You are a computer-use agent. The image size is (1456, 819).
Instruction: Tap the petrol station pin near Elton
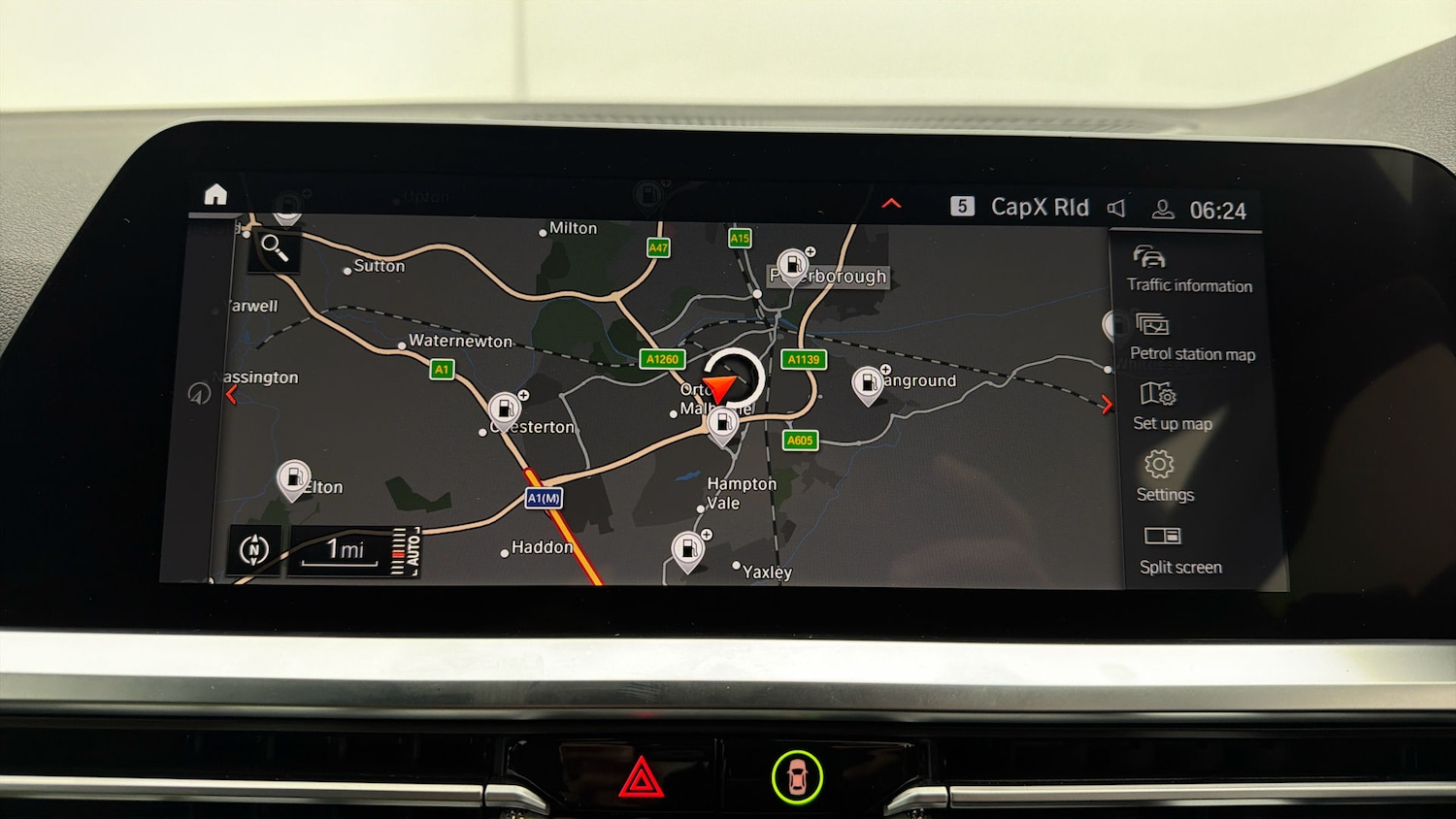[x=294, y=475]
